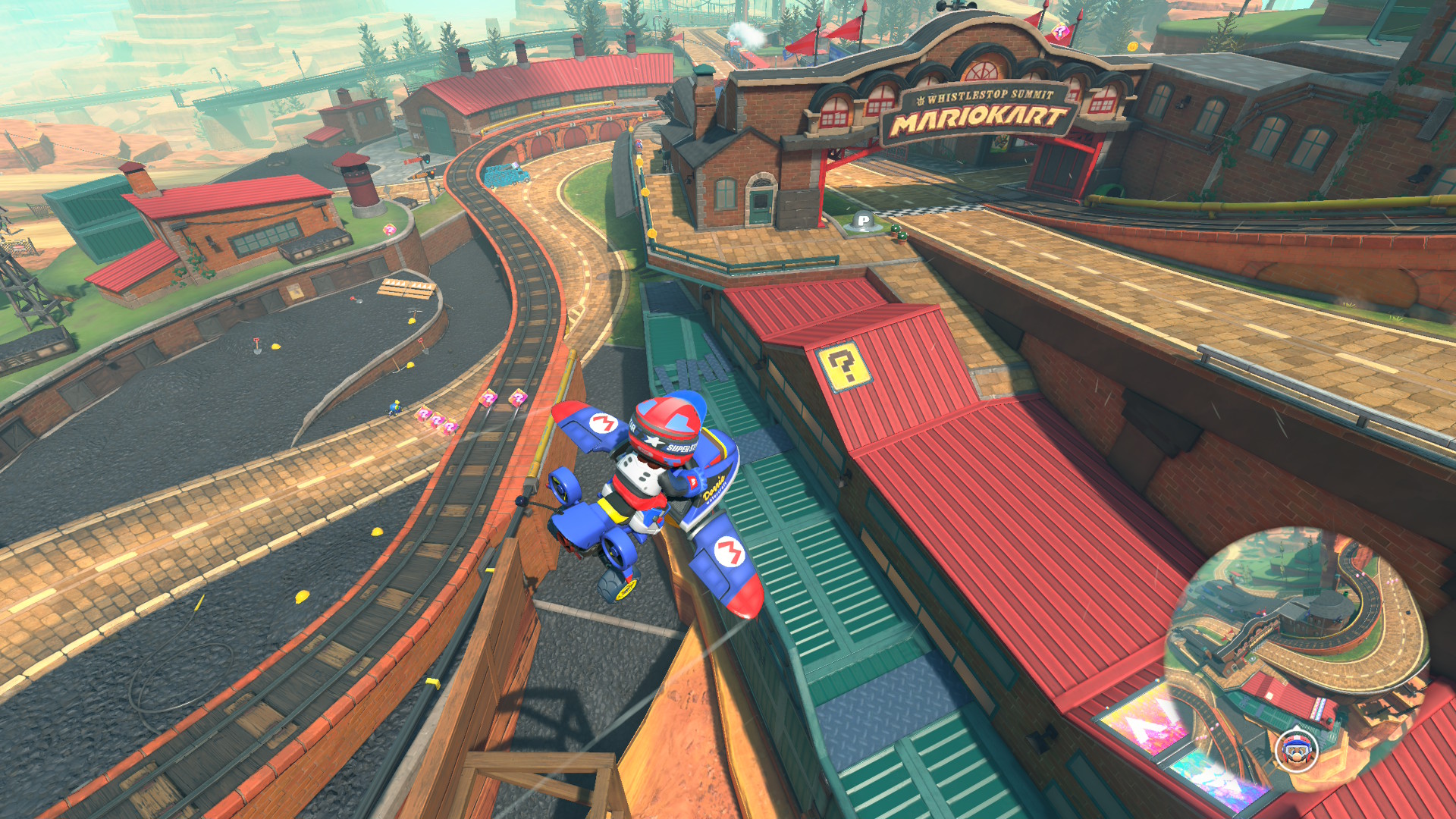Image resolution: width=1456 pixels, height=819 pixels.
Task: Click the pink Item Box above the MARIOKART archway
Action: [1060, 32]
